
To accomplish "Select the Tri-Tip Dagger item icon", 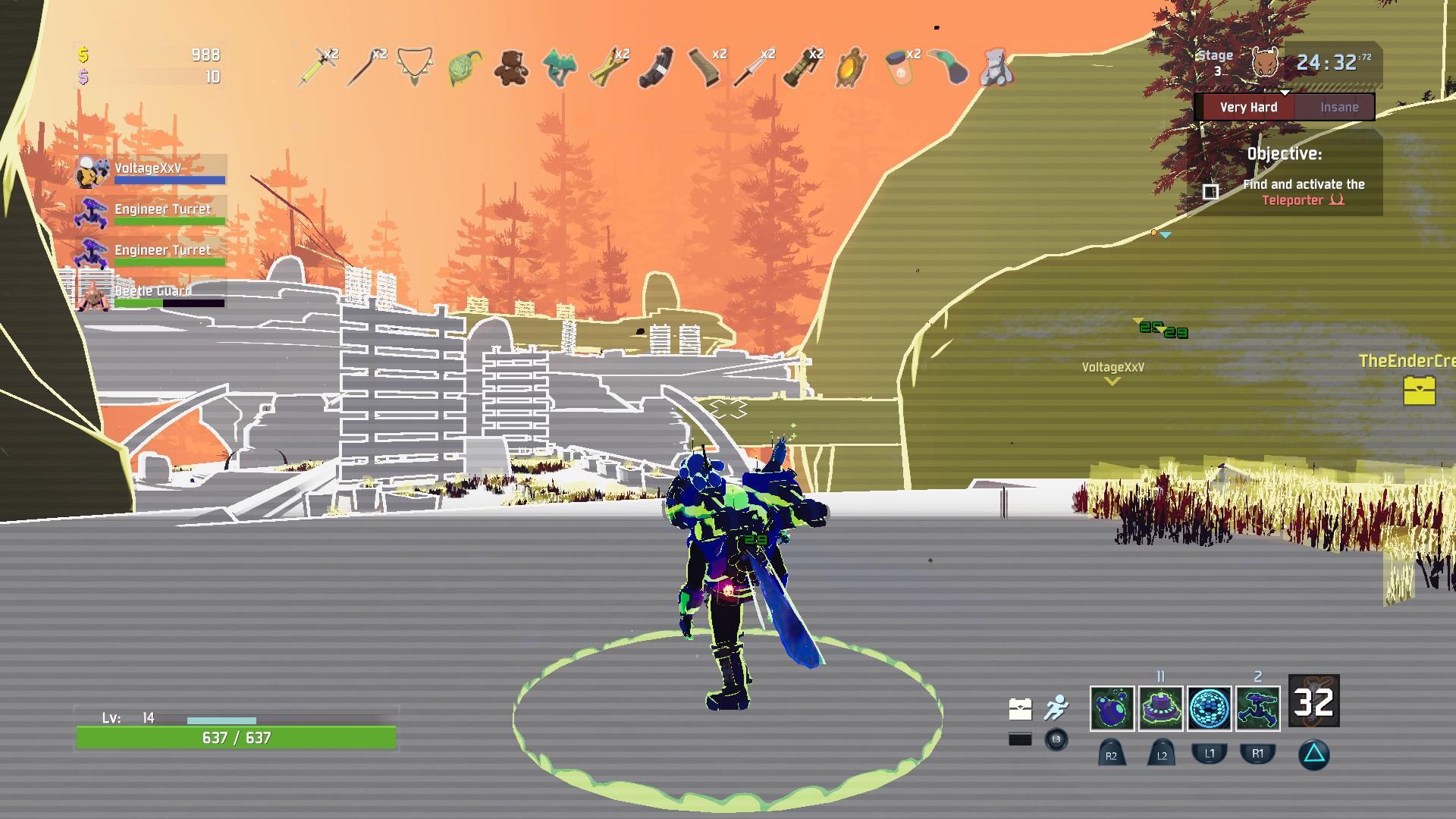I will coord(748,70).
